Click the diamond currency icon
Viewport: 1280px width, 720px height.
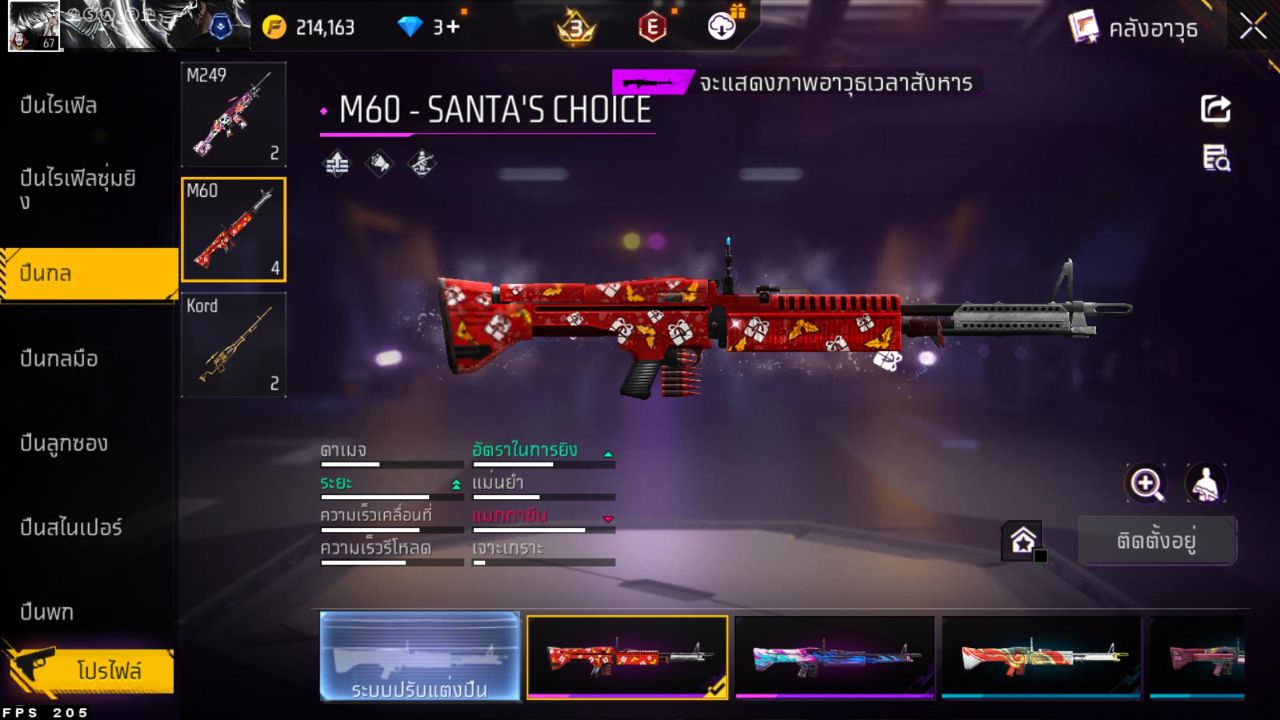[413, 27]
